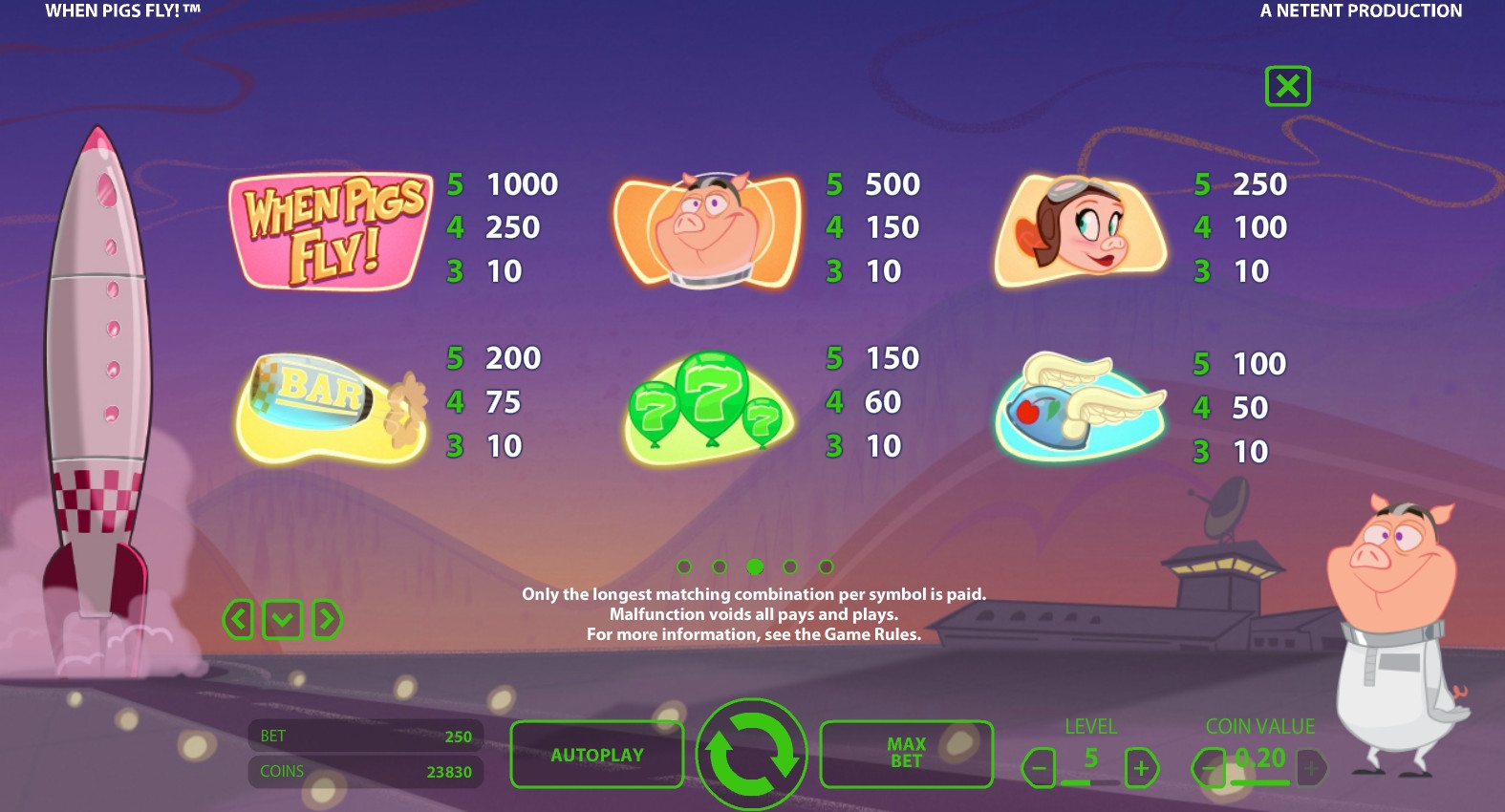Spin the reels with the green arrows button

[751, 754]
